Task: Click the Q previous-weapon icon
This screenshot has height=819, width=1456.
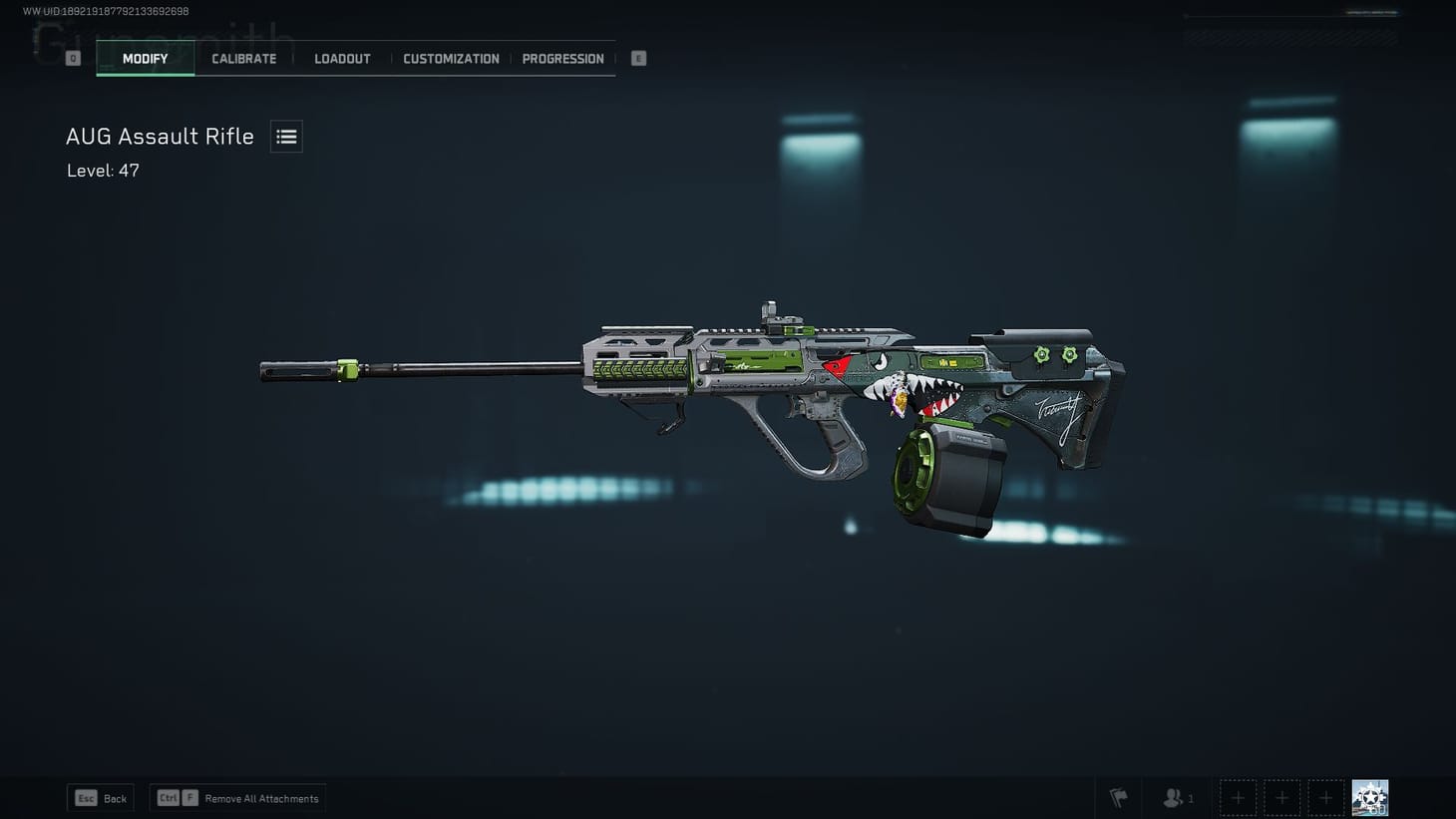Action: tap(72, 58)
